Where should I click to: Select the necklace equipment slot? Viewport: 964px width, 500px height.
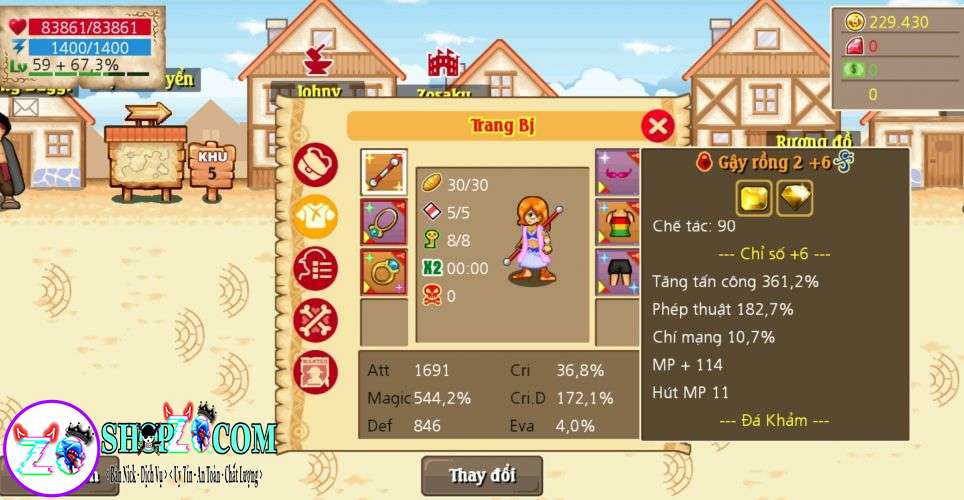point(383,222)
